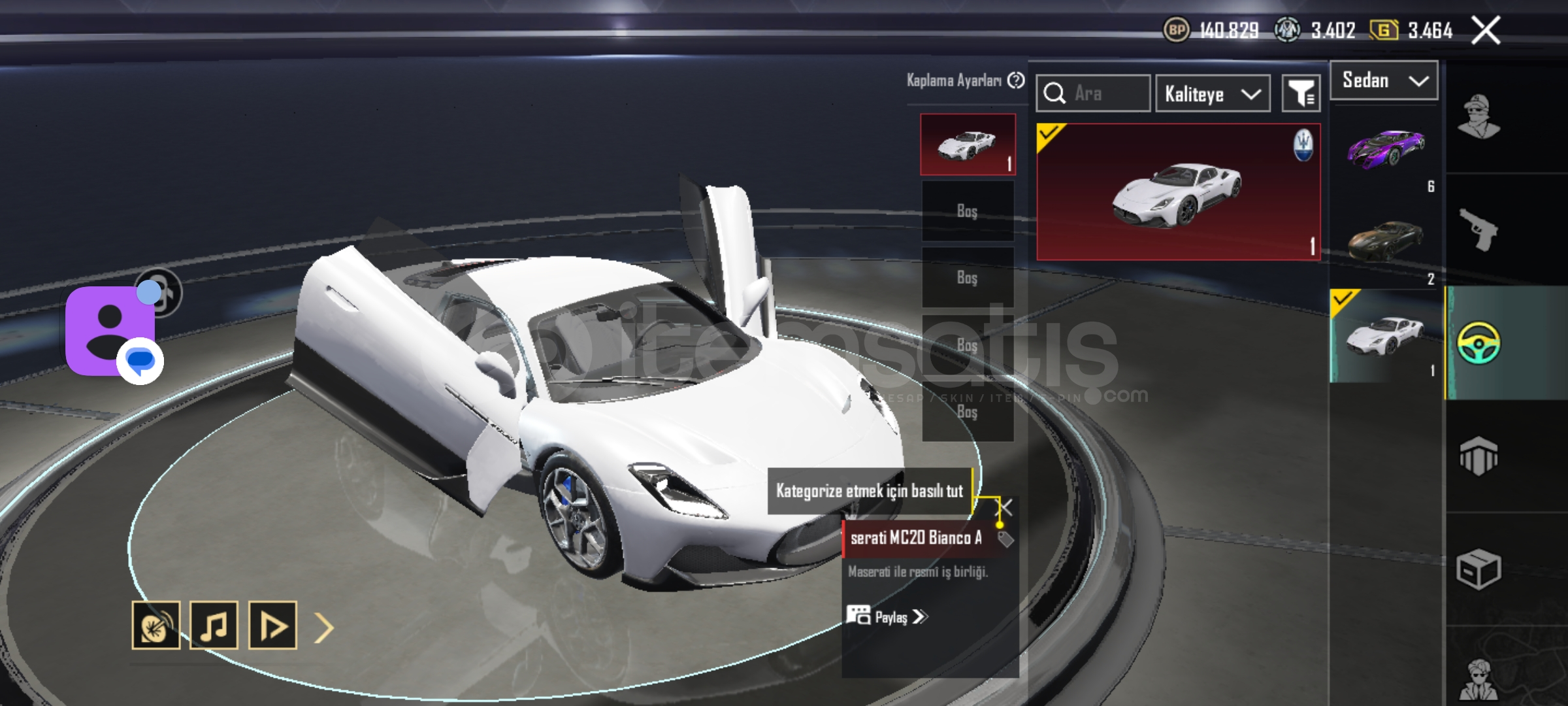Share the skin with Paylaş
1568x706 pixels.
click(x=889, y=616)
